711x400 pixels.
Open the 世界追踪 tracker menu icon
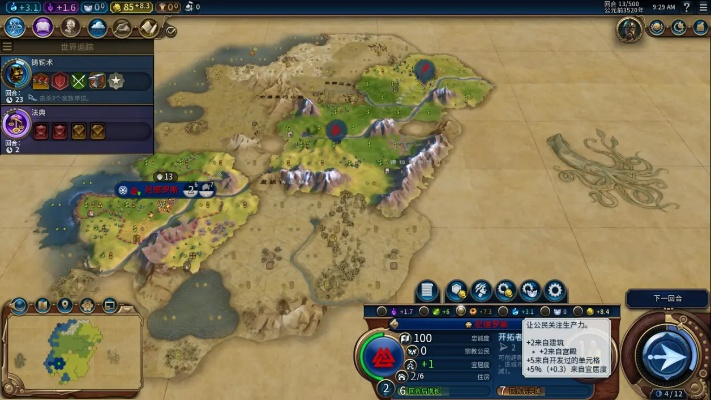click(x=8, y=46)
